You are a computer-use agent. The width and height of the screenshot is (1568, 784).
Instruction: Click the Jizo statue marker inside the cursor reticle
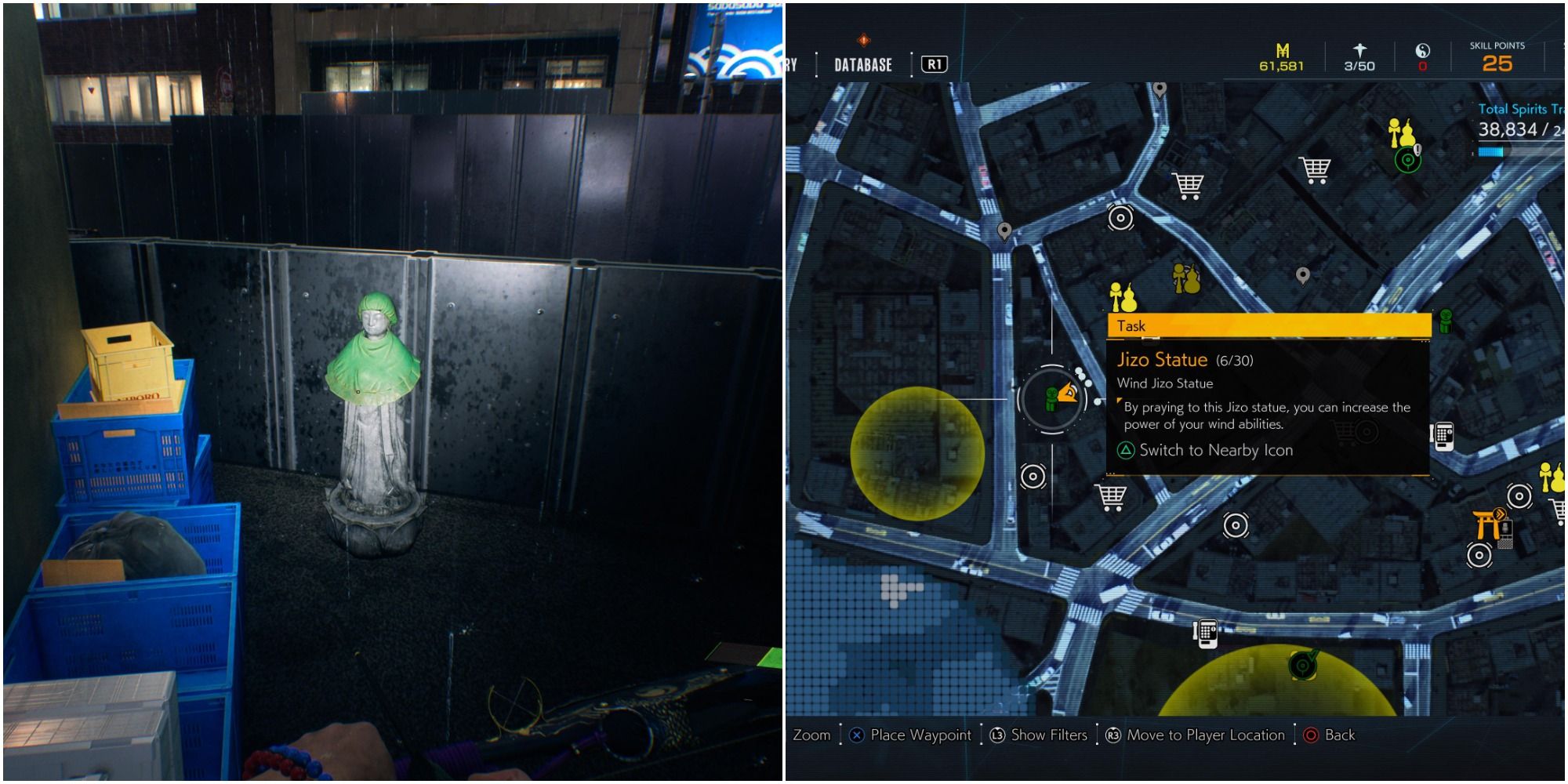(1052, 398)
